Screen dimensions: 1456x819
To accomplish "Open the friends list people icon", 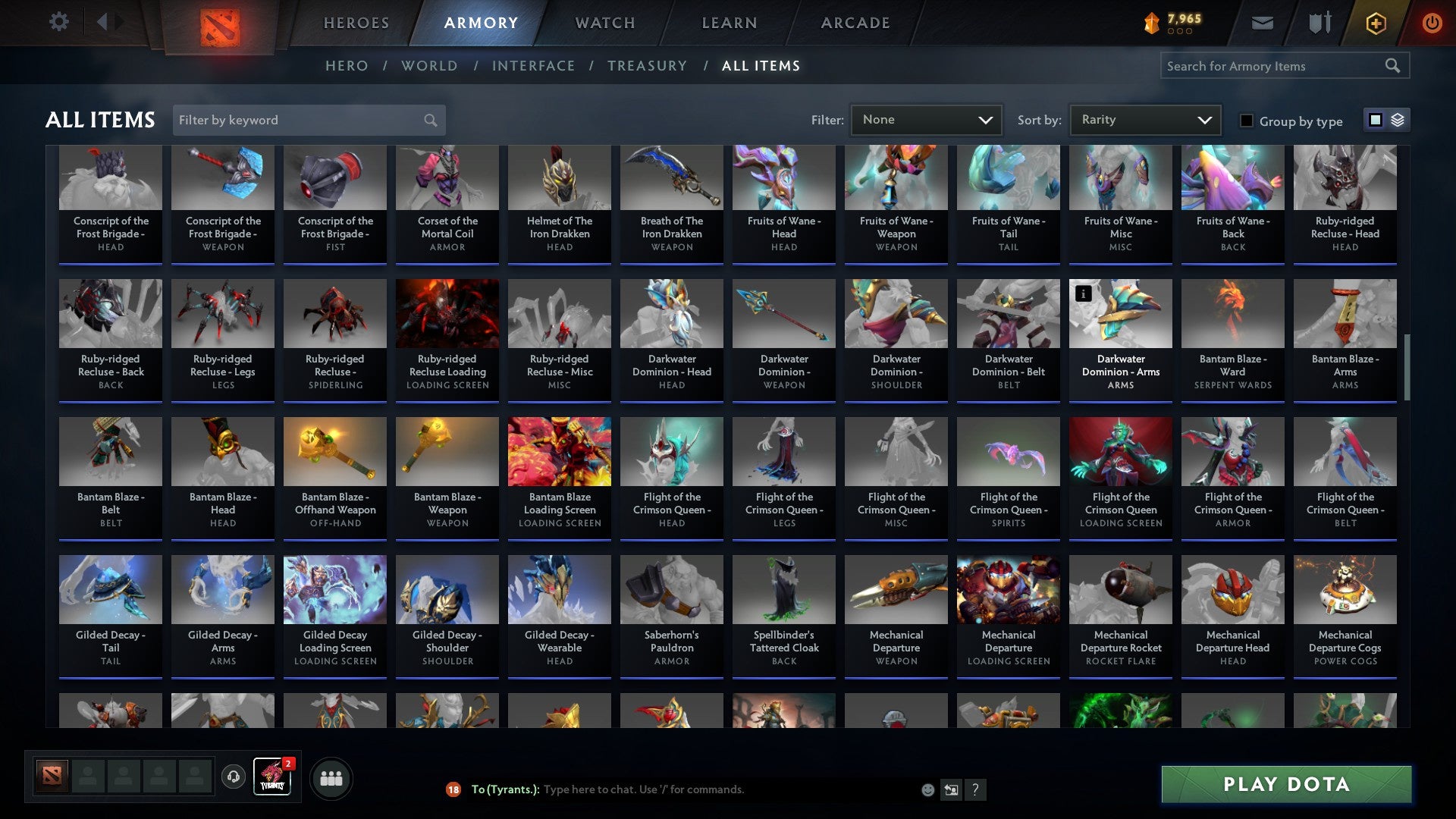I will (331, 777).
